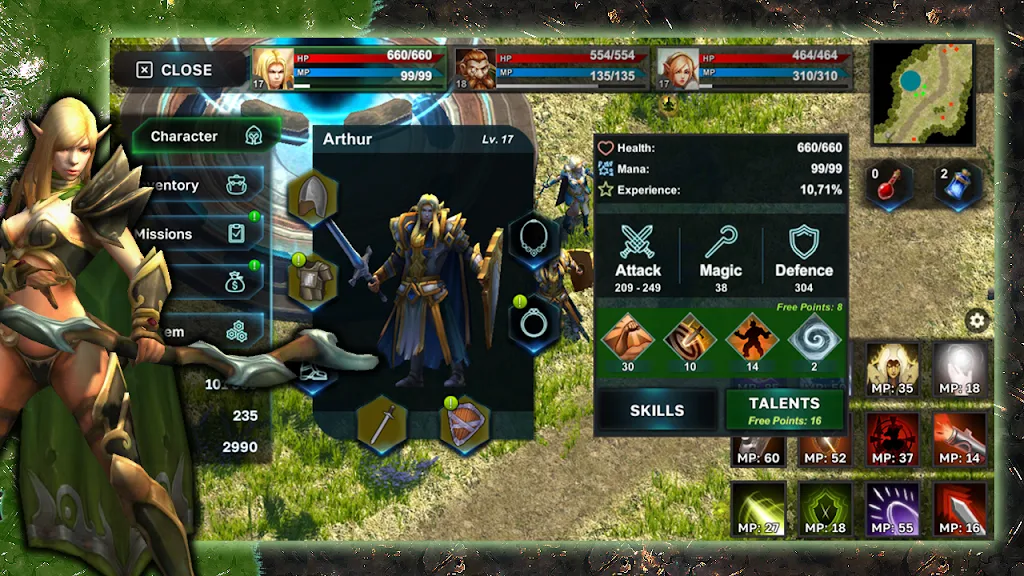Click the white swirl stat icon
Viewport: 1024px width, 576px height.
point(813,337)
